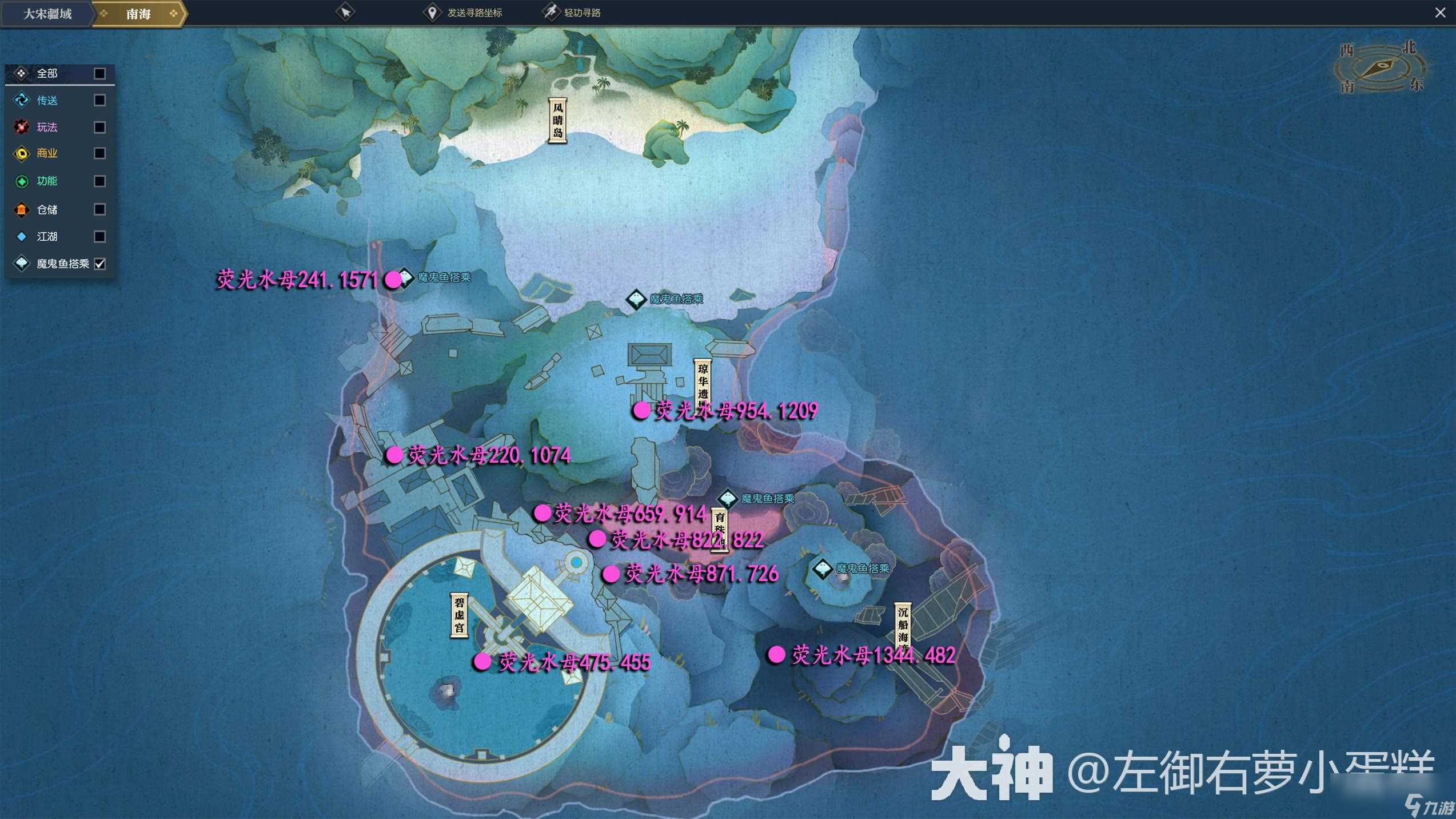1456x819 pixels.
Task: Select the 南海 map tab
Action: [x=138, y=14]
